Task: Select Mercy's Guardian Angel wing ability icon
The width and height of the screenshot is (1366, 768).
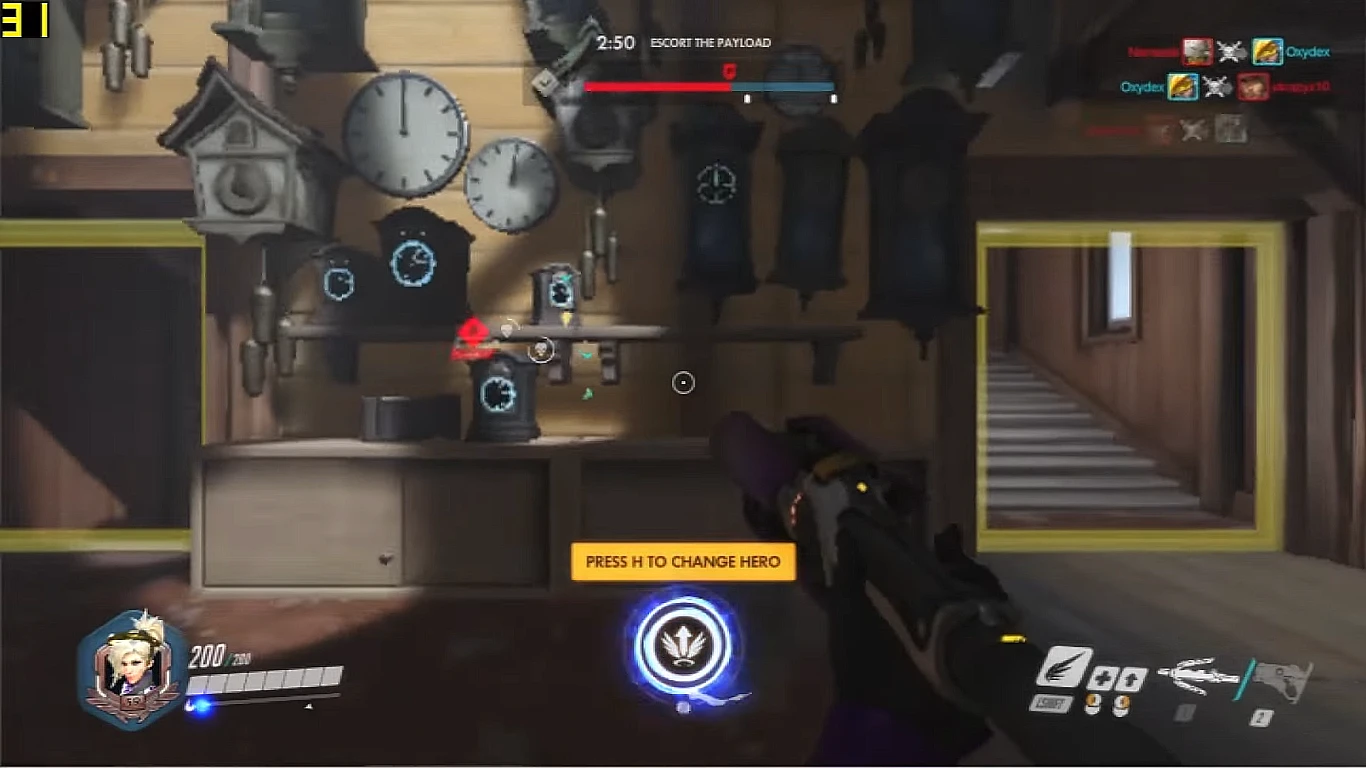Action: [1065, 665]
